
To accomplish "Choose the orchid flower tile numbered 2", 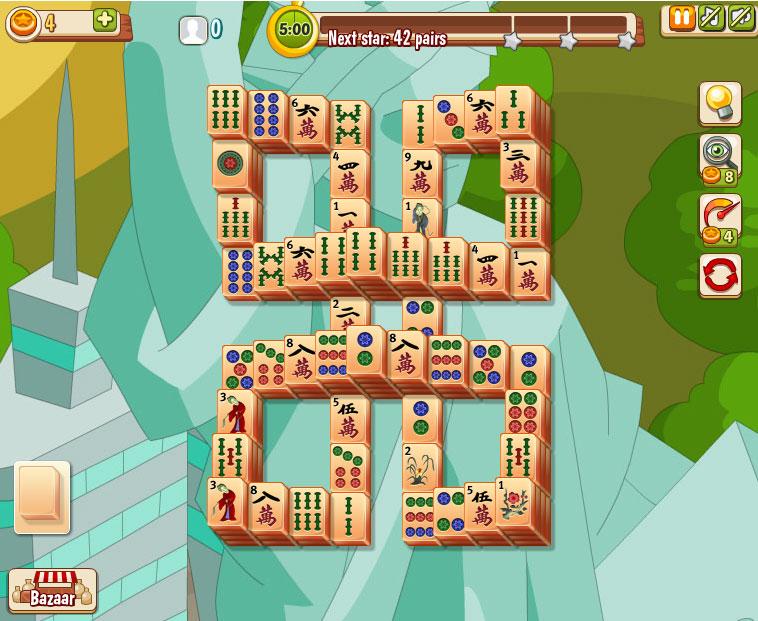I will 421,467.
